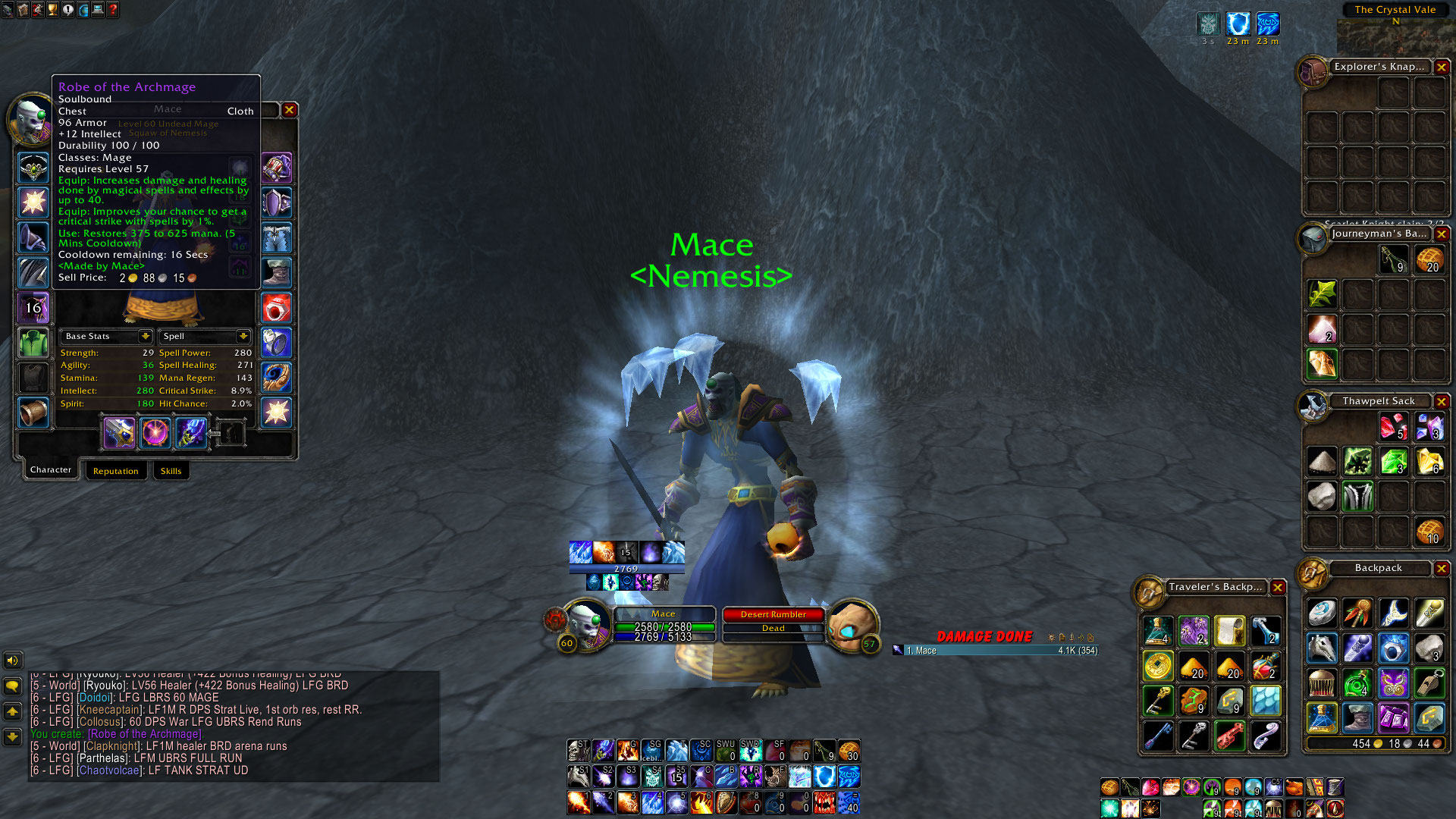This screenshot has width=1456, height=819.
Task: Select the Desert Rumbler target frame
Action: click(773, 614)
